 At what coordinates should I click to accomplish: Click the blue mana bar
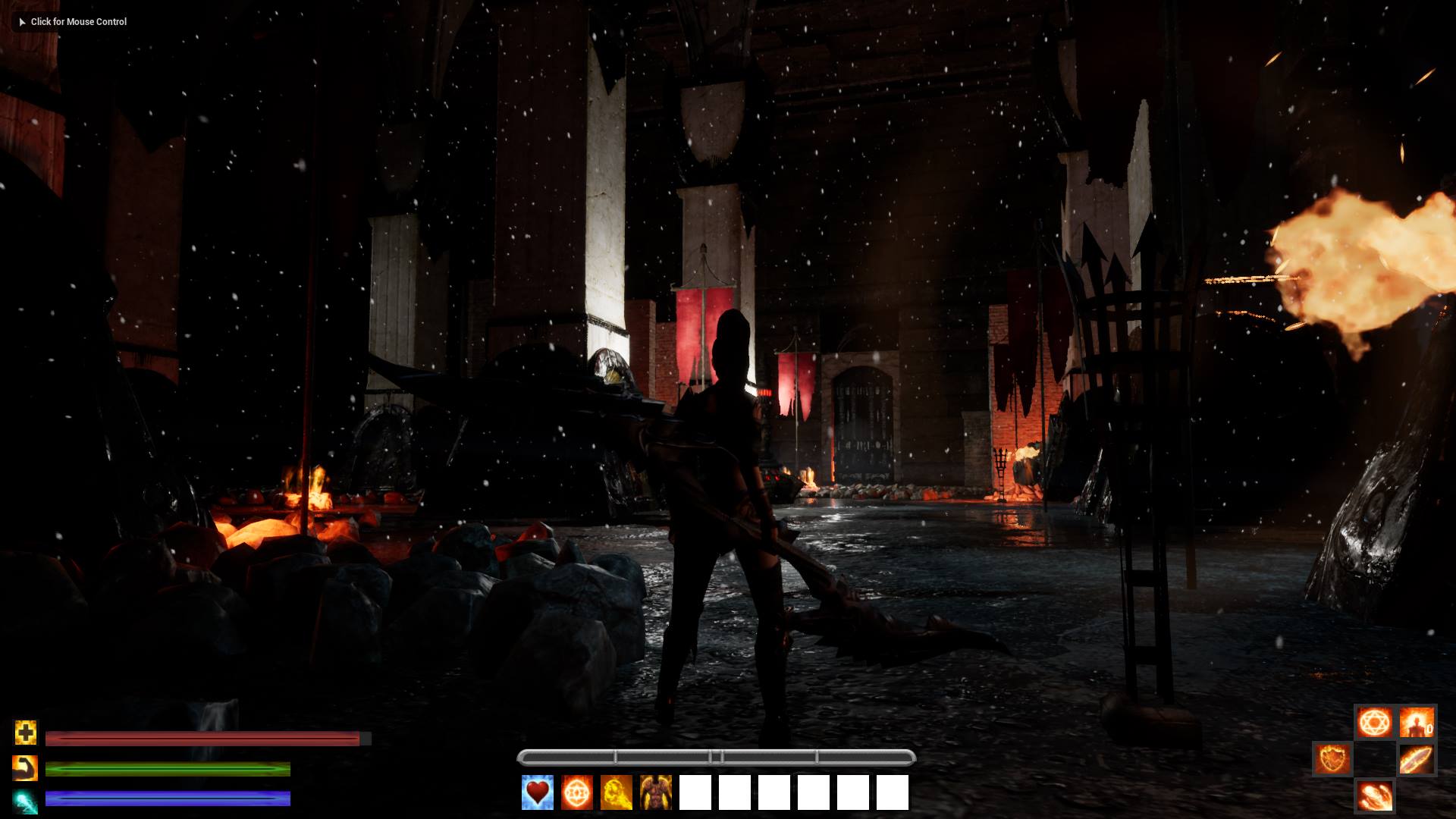tap(167, 799)
